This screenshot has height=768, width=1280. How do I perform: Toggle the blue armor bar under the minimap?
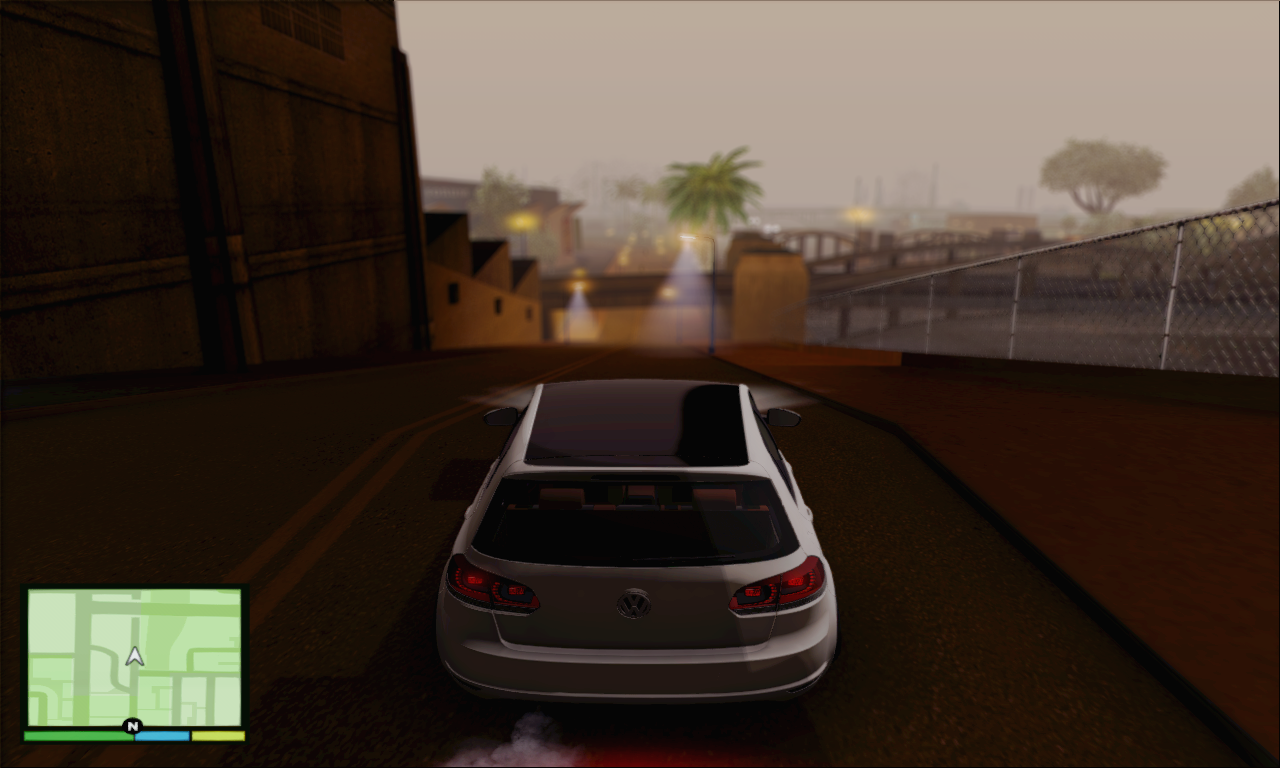tap(160, 736)
